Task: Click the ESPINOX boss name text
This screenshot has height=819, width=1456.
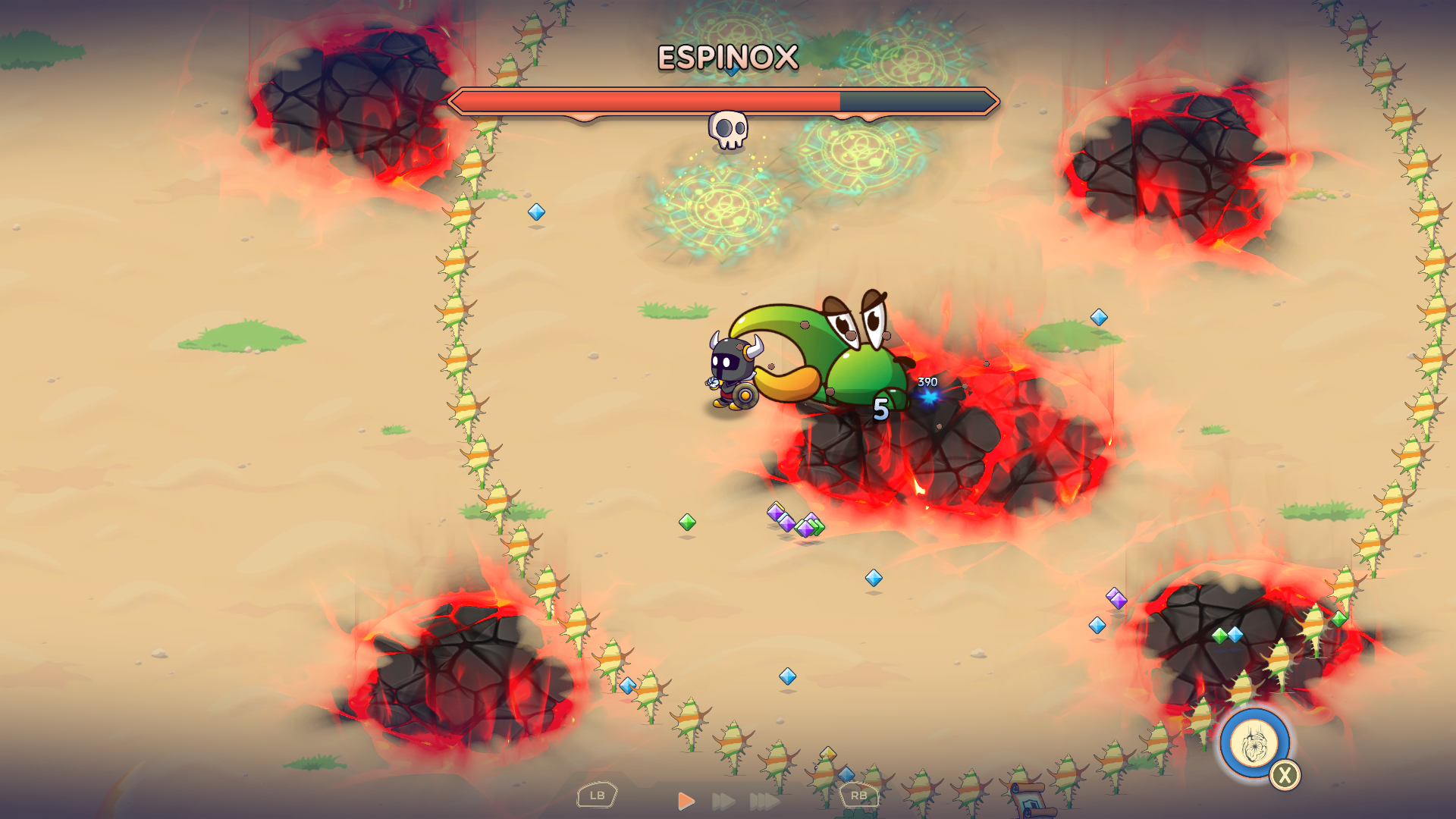Action: tap(726, 55)
